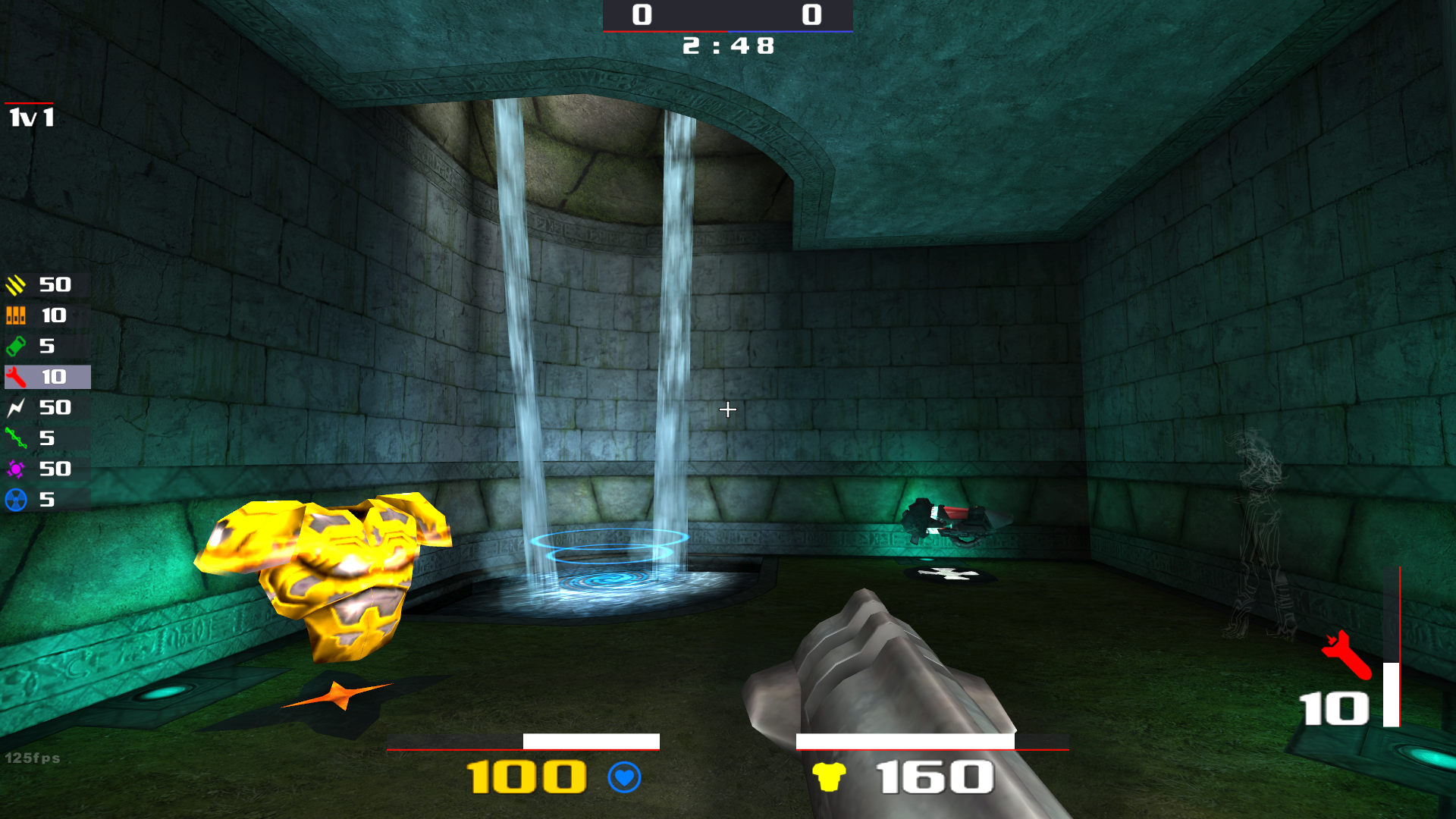Click the large red rocket ammo icon
This screenshot has width=1456, height=819.
pos(1347,654)
